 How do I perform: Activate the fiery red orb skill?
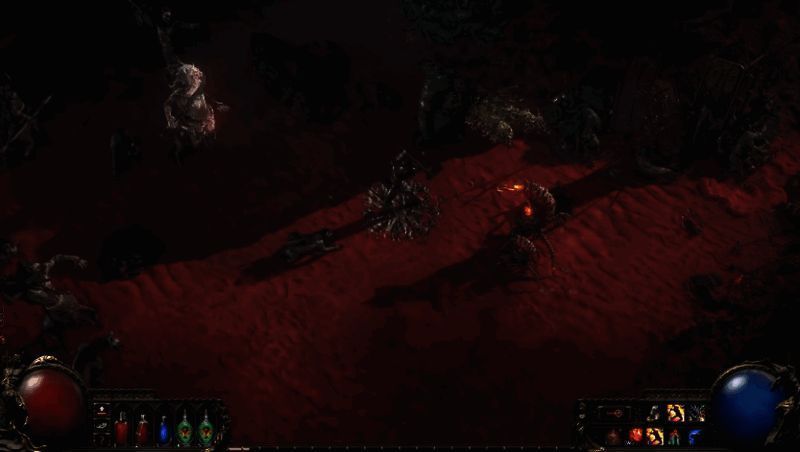(635, 435)
